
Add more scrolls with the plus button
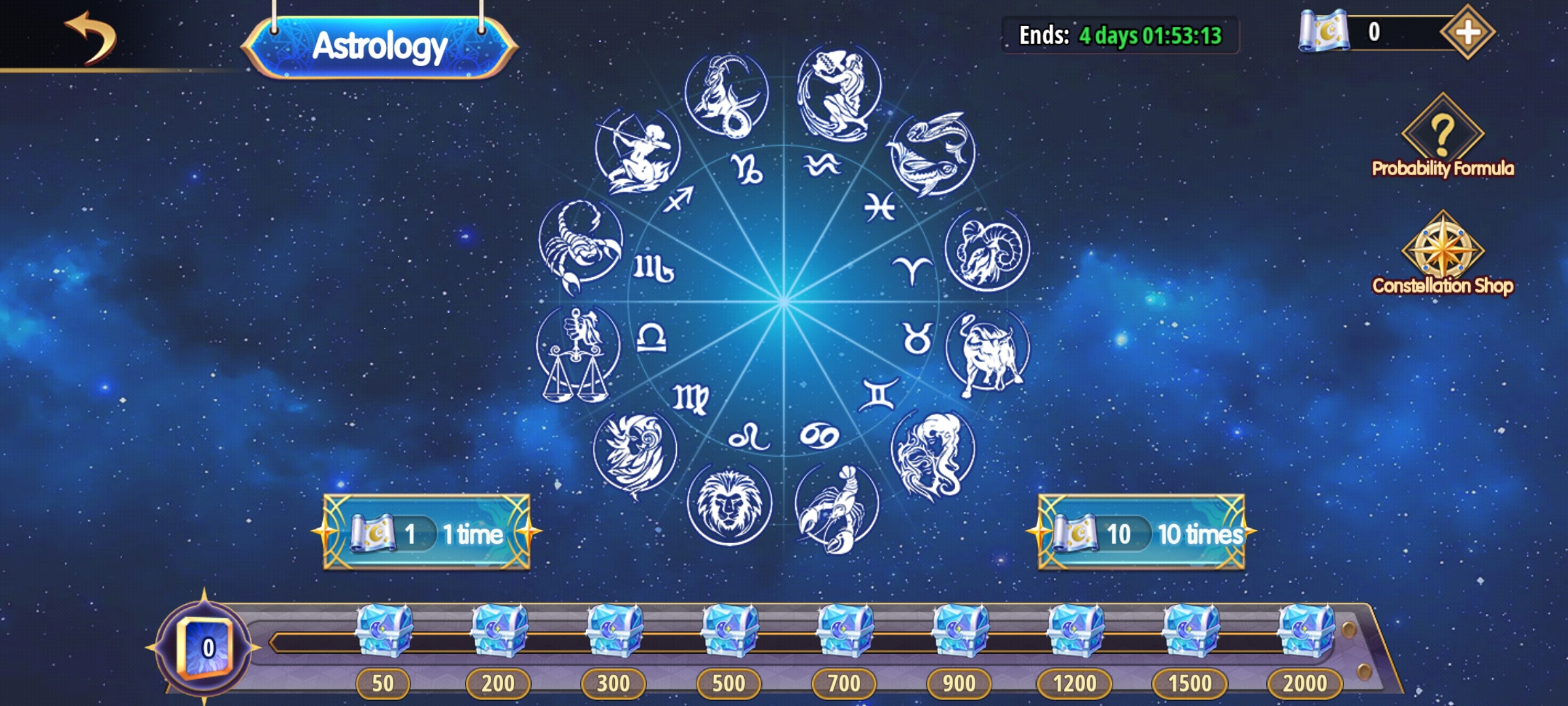pos(1467,32)
